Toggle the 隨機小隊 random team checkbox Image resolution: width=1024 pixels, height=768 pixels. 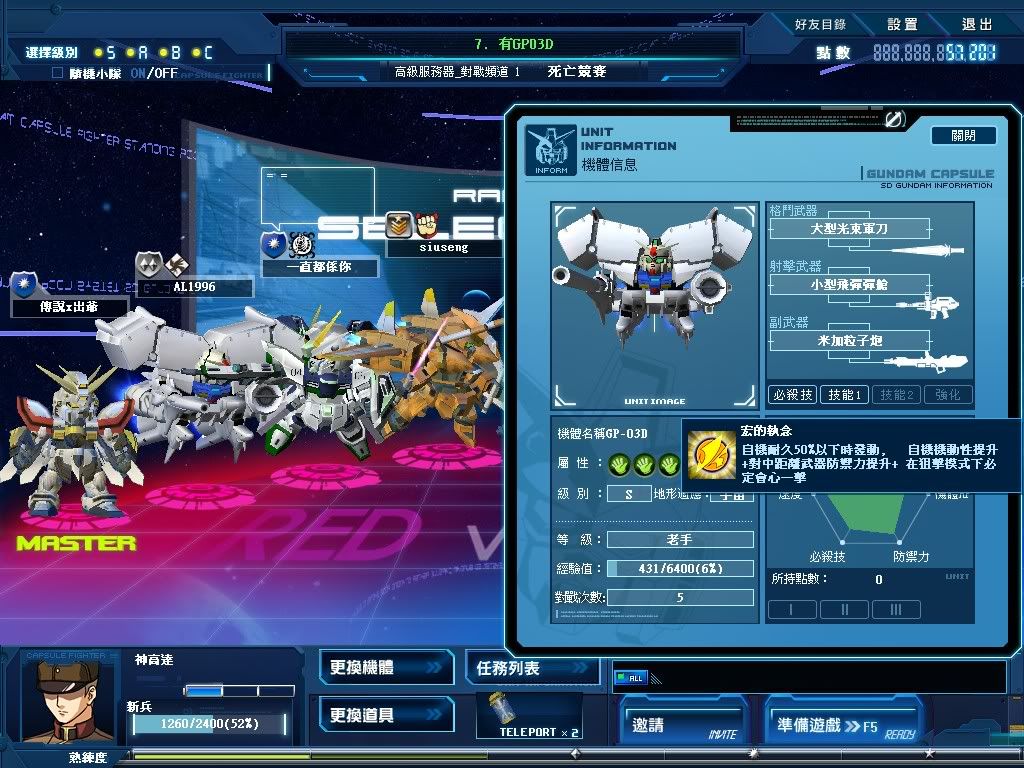(58, 73)
